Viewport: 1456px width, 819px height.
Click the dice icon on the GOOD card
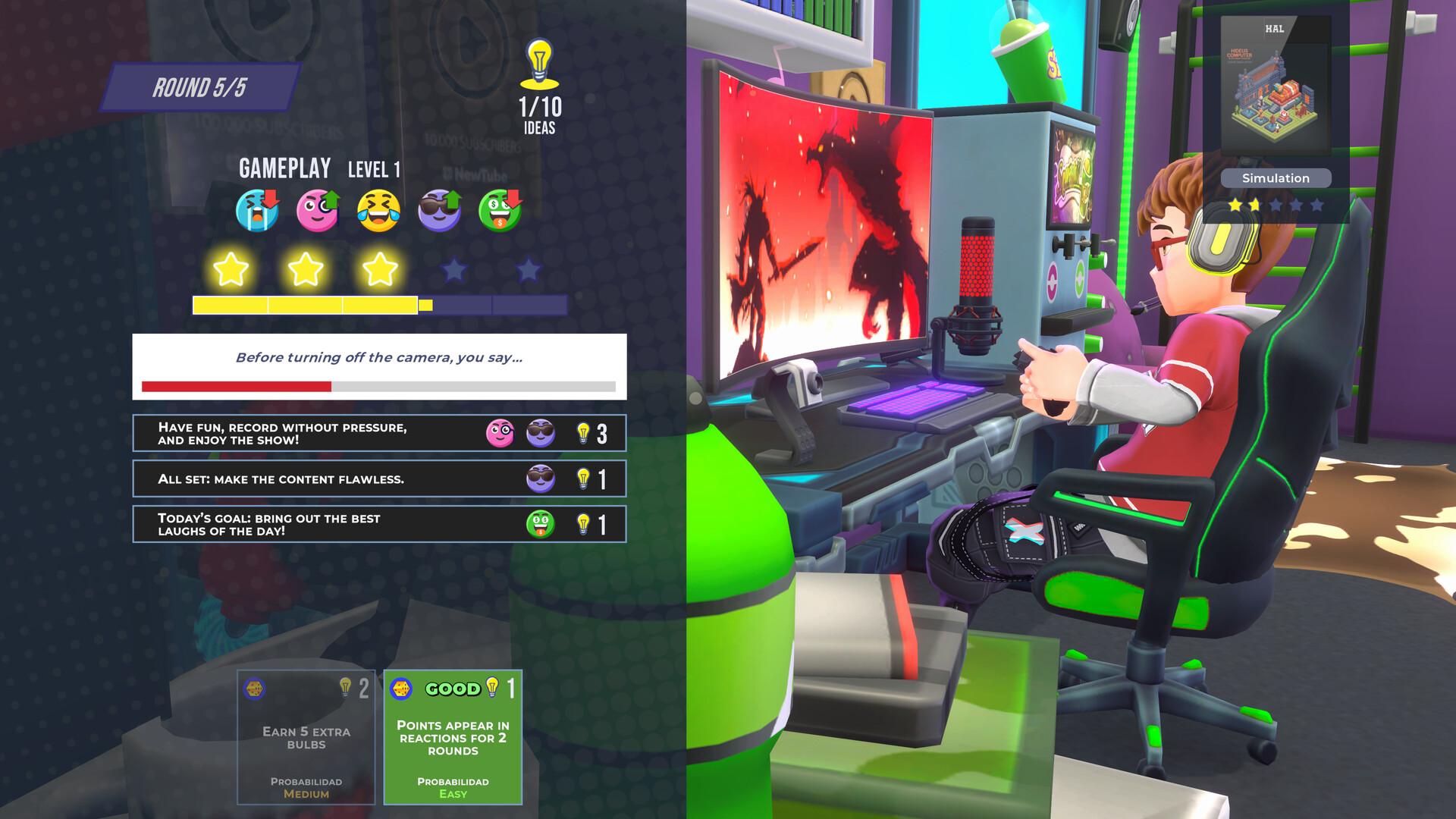click(403, 688)
